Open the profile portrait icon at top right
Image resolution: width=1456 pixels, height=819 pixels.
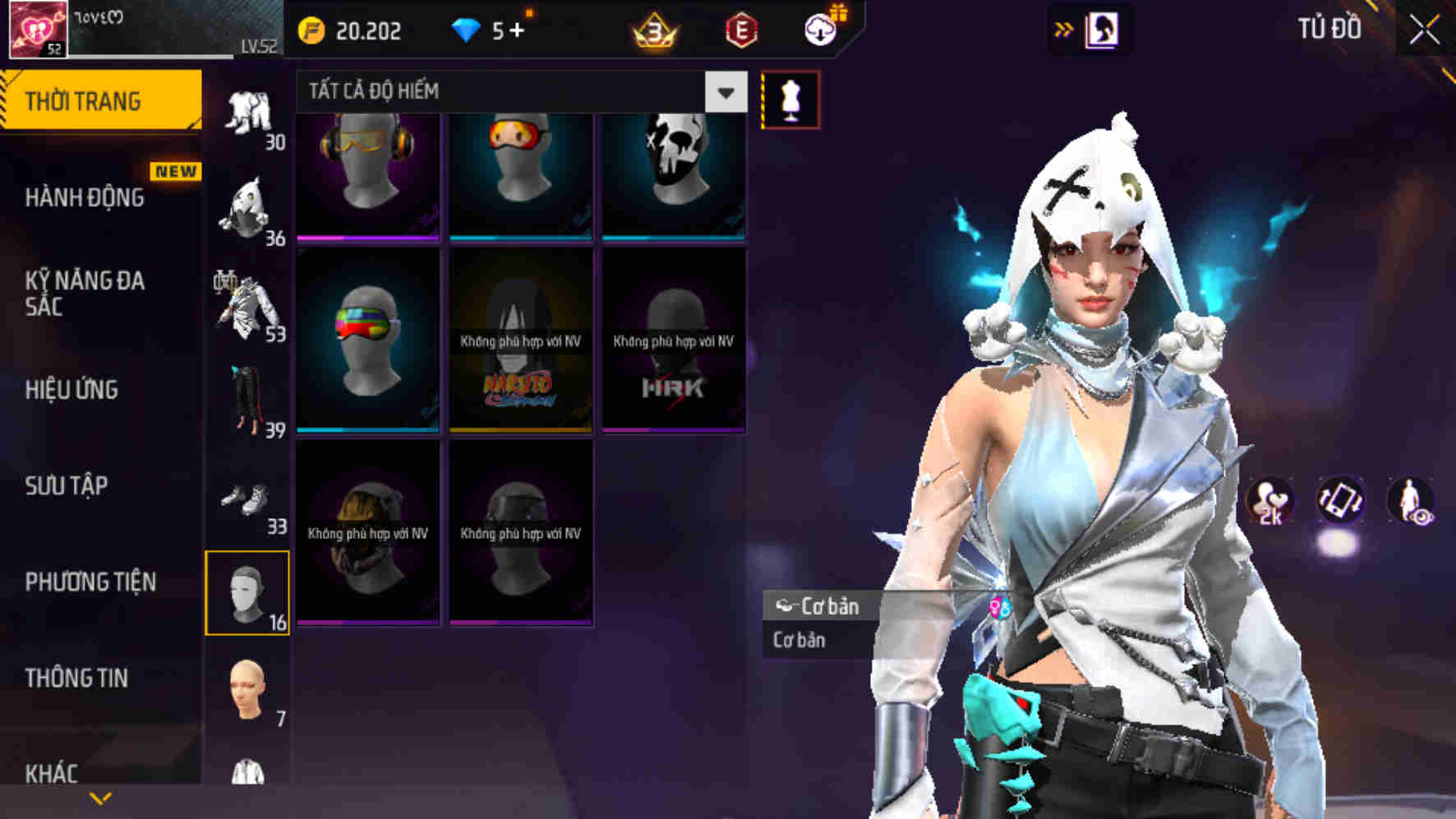click(1102, 27)
